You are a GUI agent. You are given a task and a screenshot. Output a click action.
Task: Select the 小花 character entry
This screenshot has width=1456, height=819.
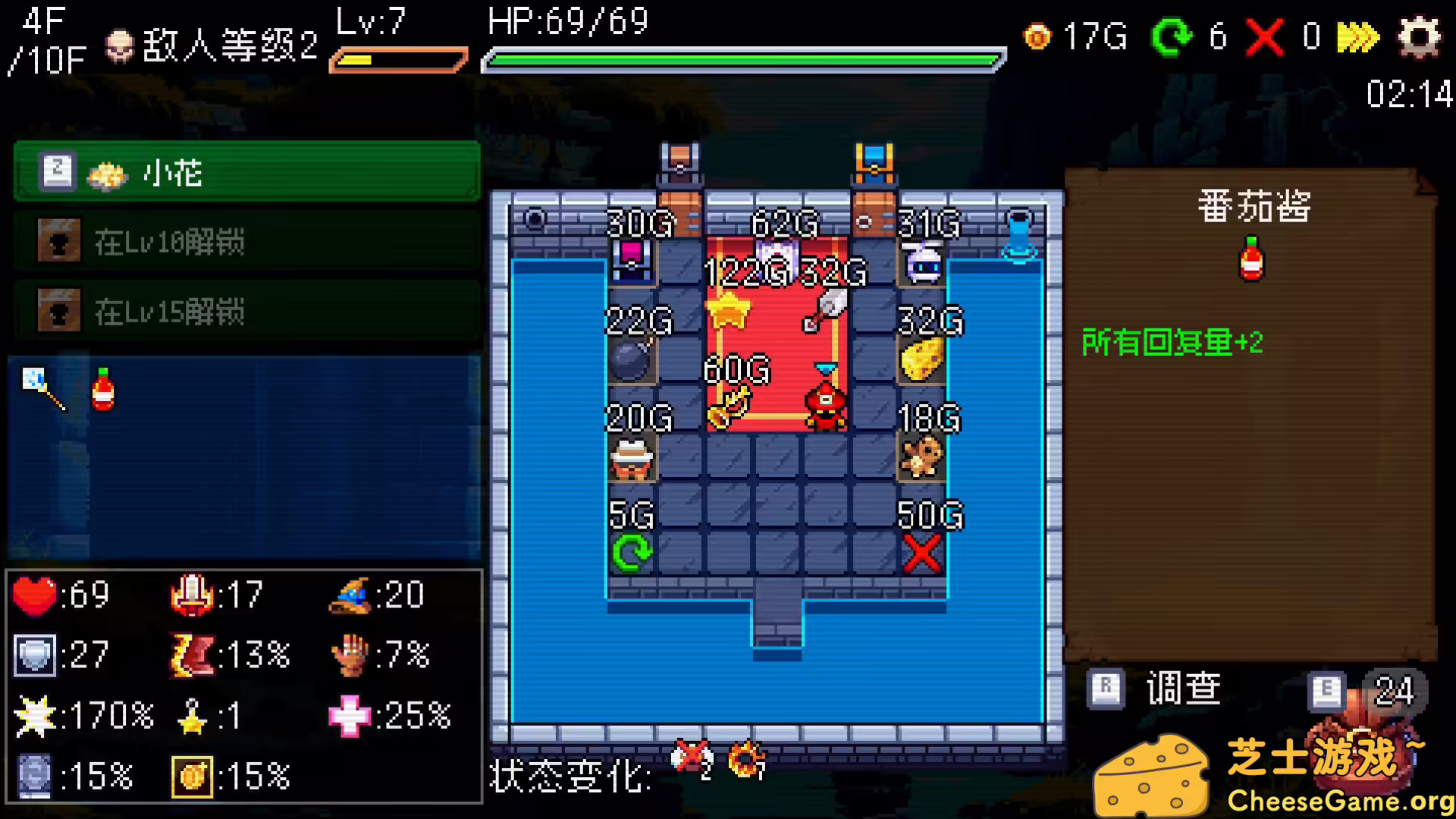click(x=246, y=171)
